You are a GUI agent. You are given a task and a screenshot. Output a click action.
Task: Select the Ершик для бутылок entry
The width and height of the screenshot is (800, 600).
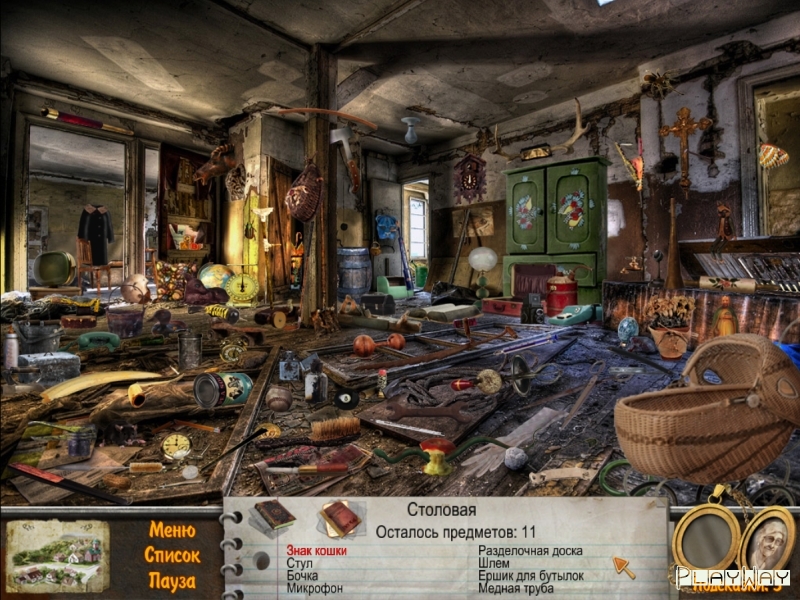pos(530,576)
